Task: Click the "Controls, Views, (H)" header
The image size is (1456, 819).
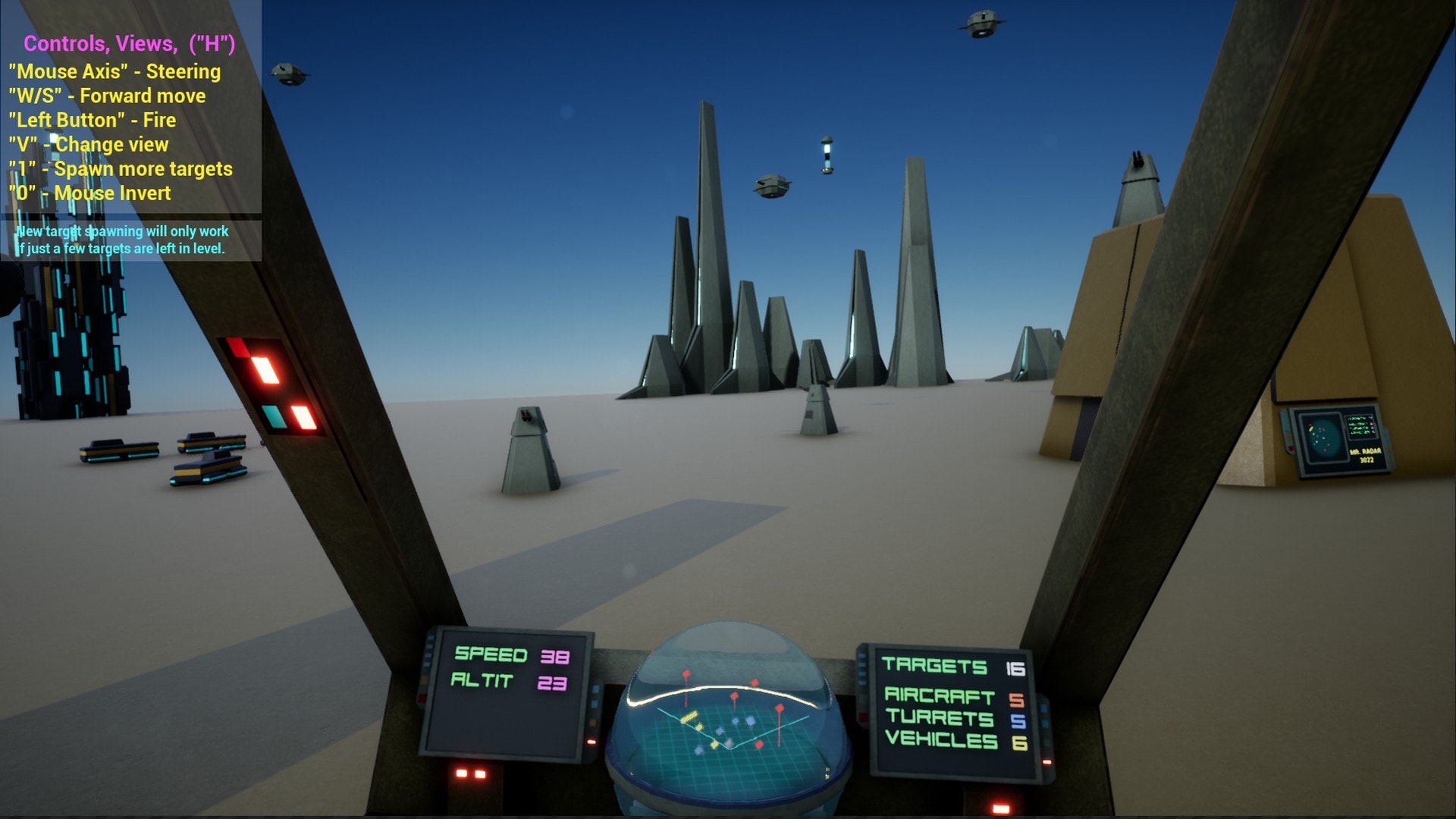Action: (129, 43)
